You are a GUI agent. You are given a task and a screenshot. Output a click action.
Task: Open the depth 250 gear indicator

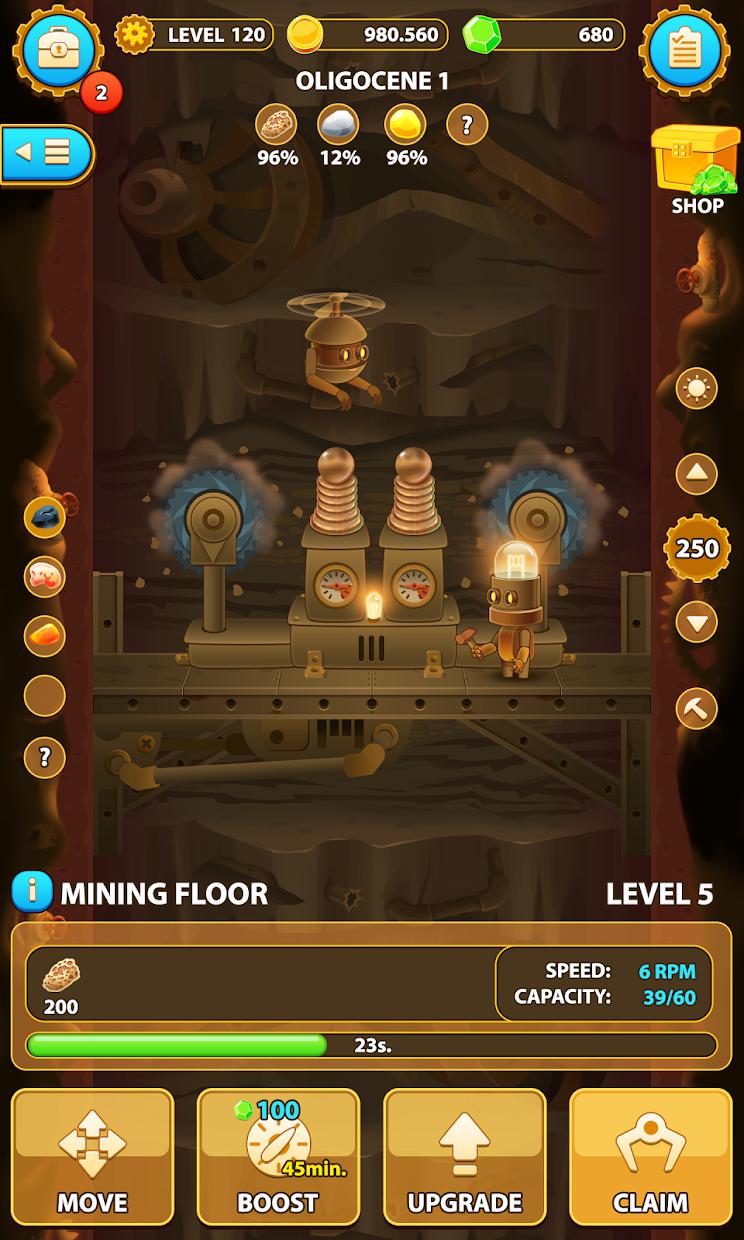[x=697, y=548]
